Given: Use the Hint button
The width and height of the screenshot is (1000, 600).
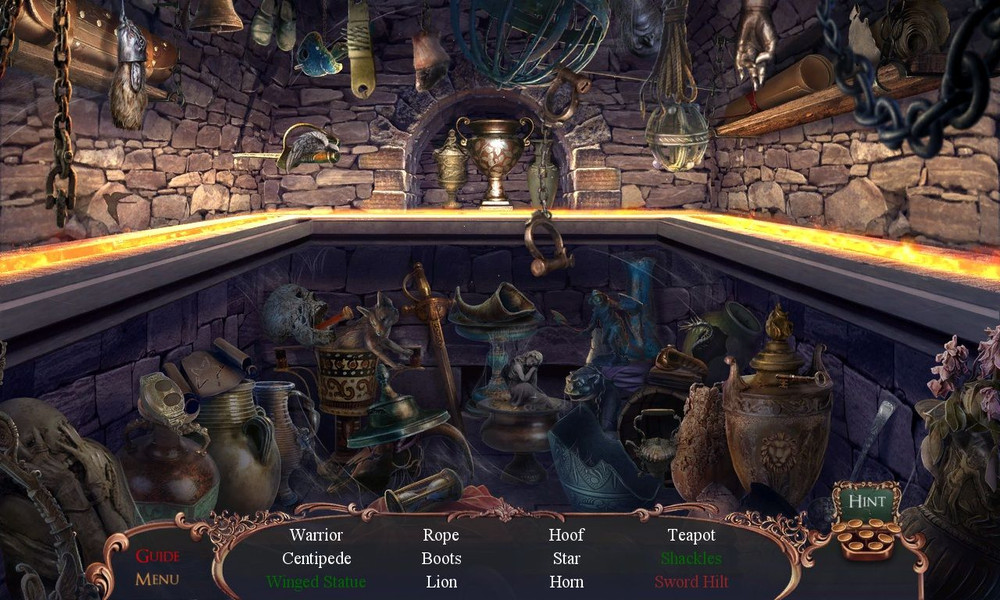Looking at the screenshot, I should click(866, 500).
